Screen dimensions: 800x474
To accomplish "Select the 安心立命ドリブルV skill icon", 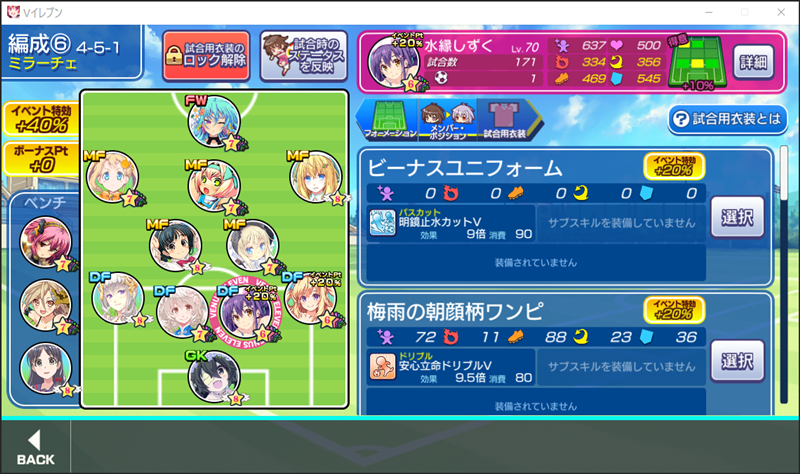I will click(x=381, y=367).
